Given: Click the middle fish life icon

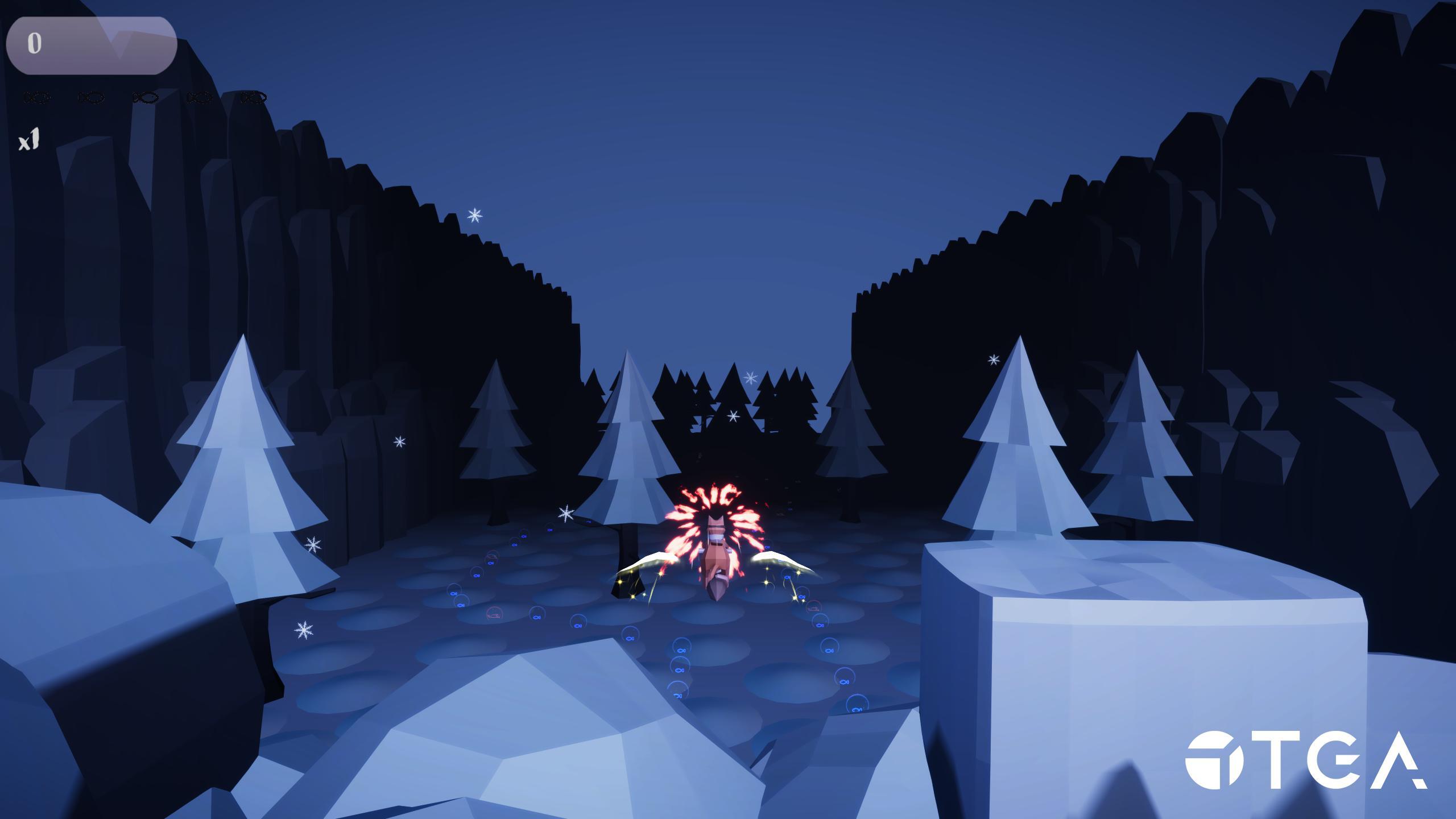Looking at the screenshot, I should tap(145, 97).
